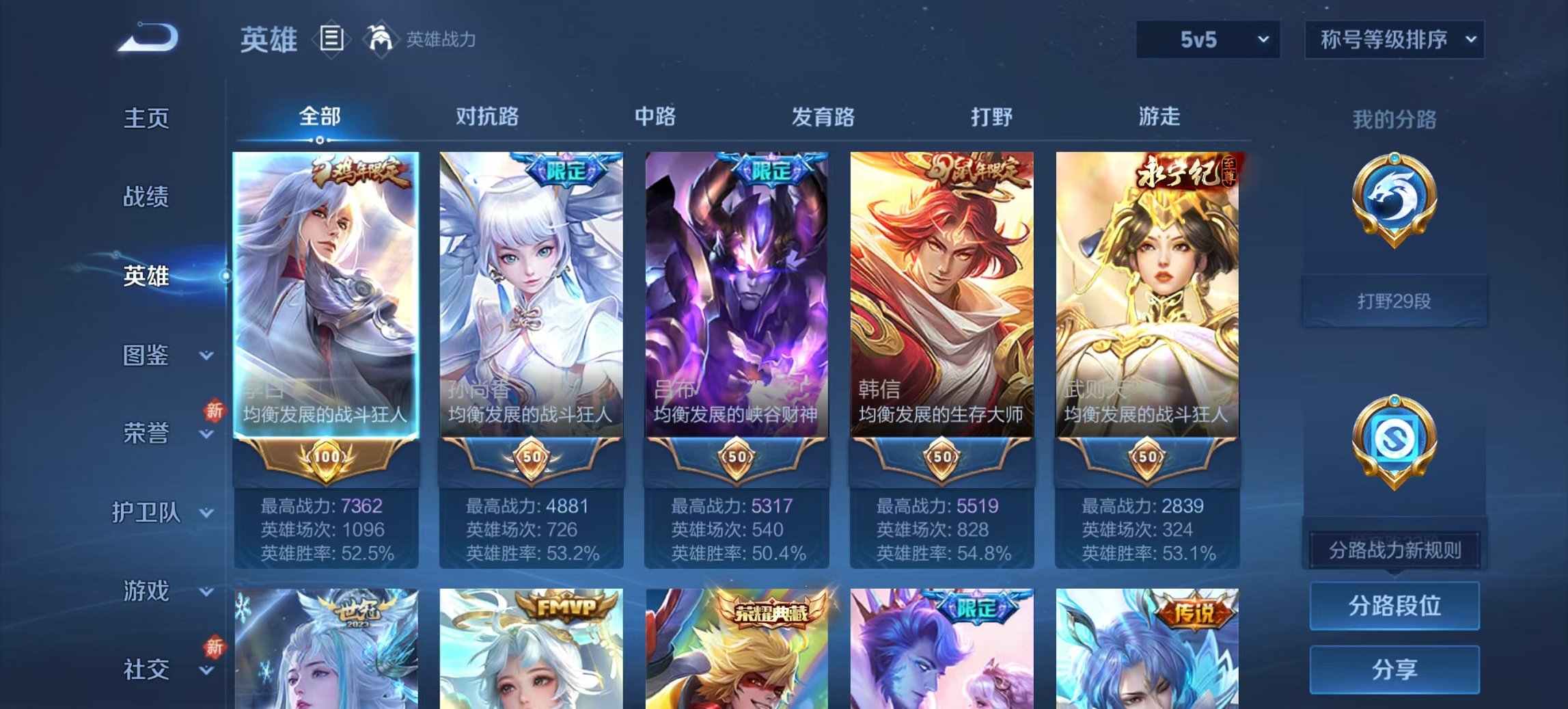Click the 英雄战力 crown icon

coord(380,40)
